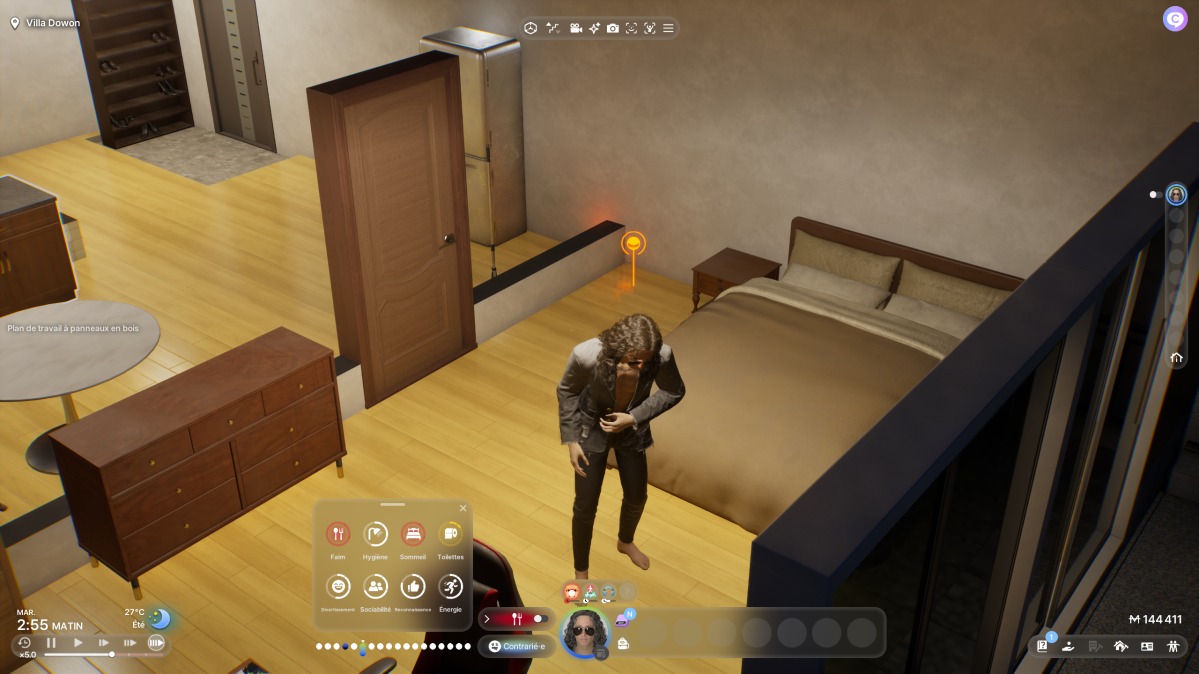This screenshot has height=674, width=1199.
Task: Select the Faim need icon
Action: coord(338,534)
